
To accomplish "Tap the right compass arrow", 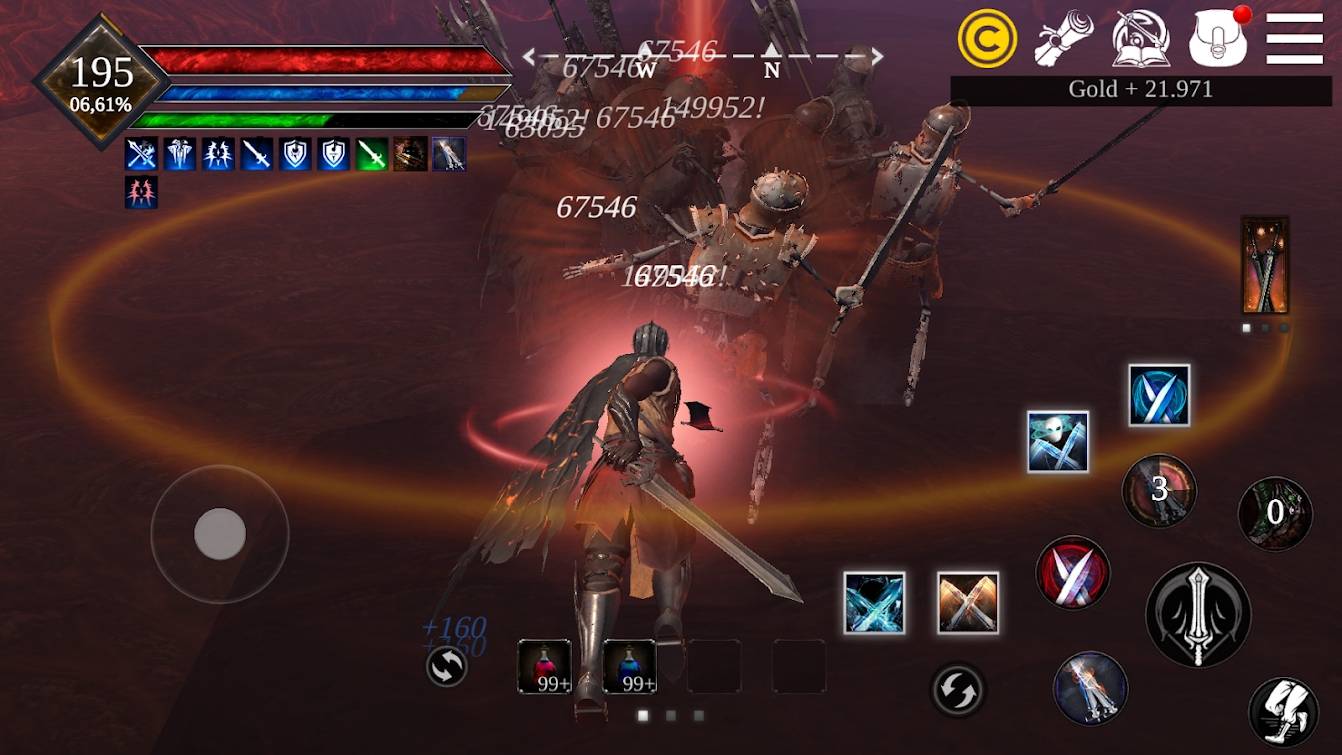I will coord(880,55).
